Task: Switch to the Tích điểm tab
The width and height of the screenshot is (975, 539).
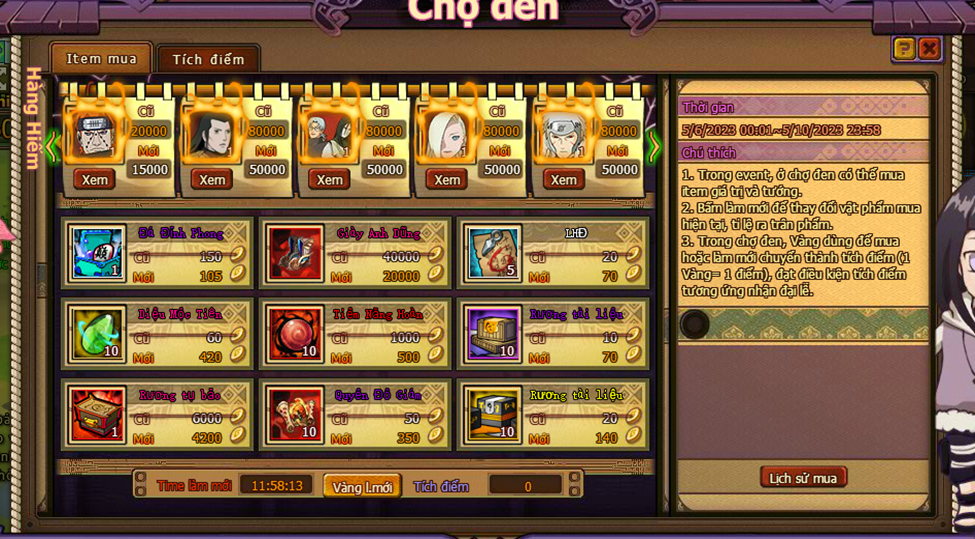Action: [208, 59]
